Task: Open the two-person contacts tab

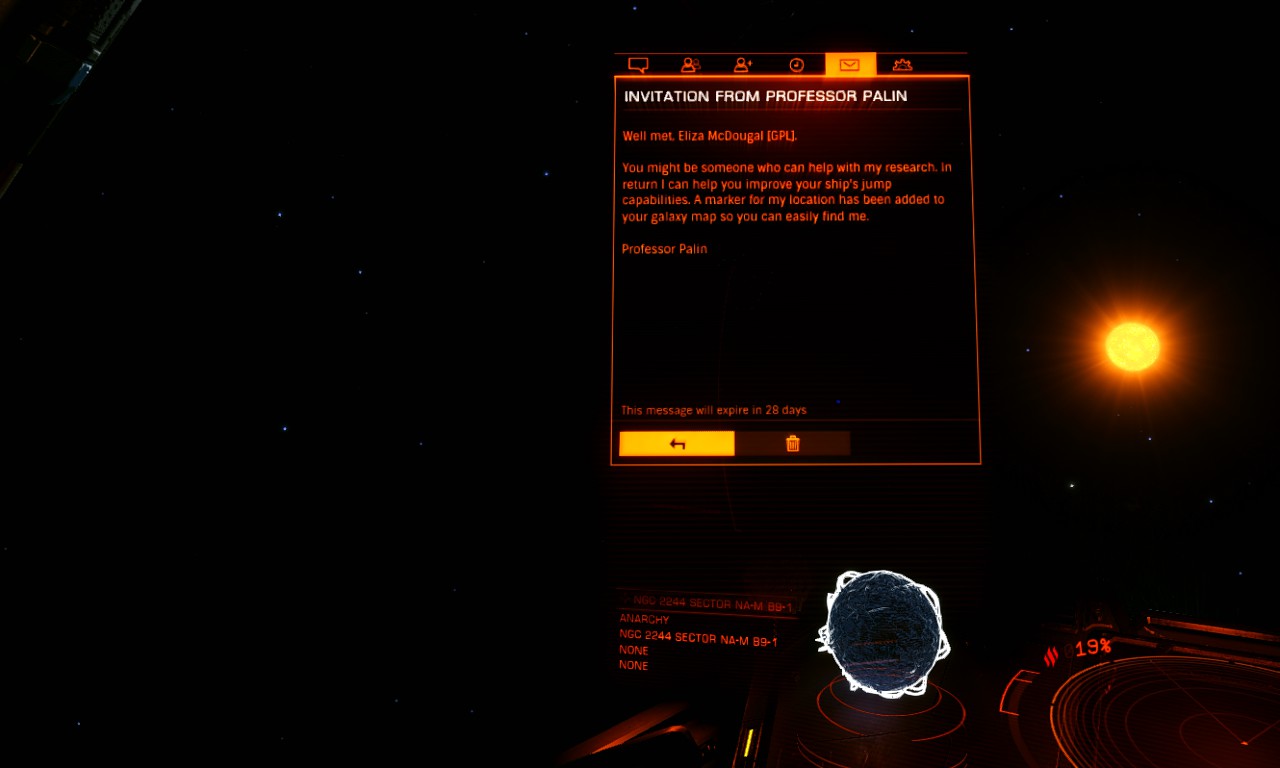Action: (690, 65)
